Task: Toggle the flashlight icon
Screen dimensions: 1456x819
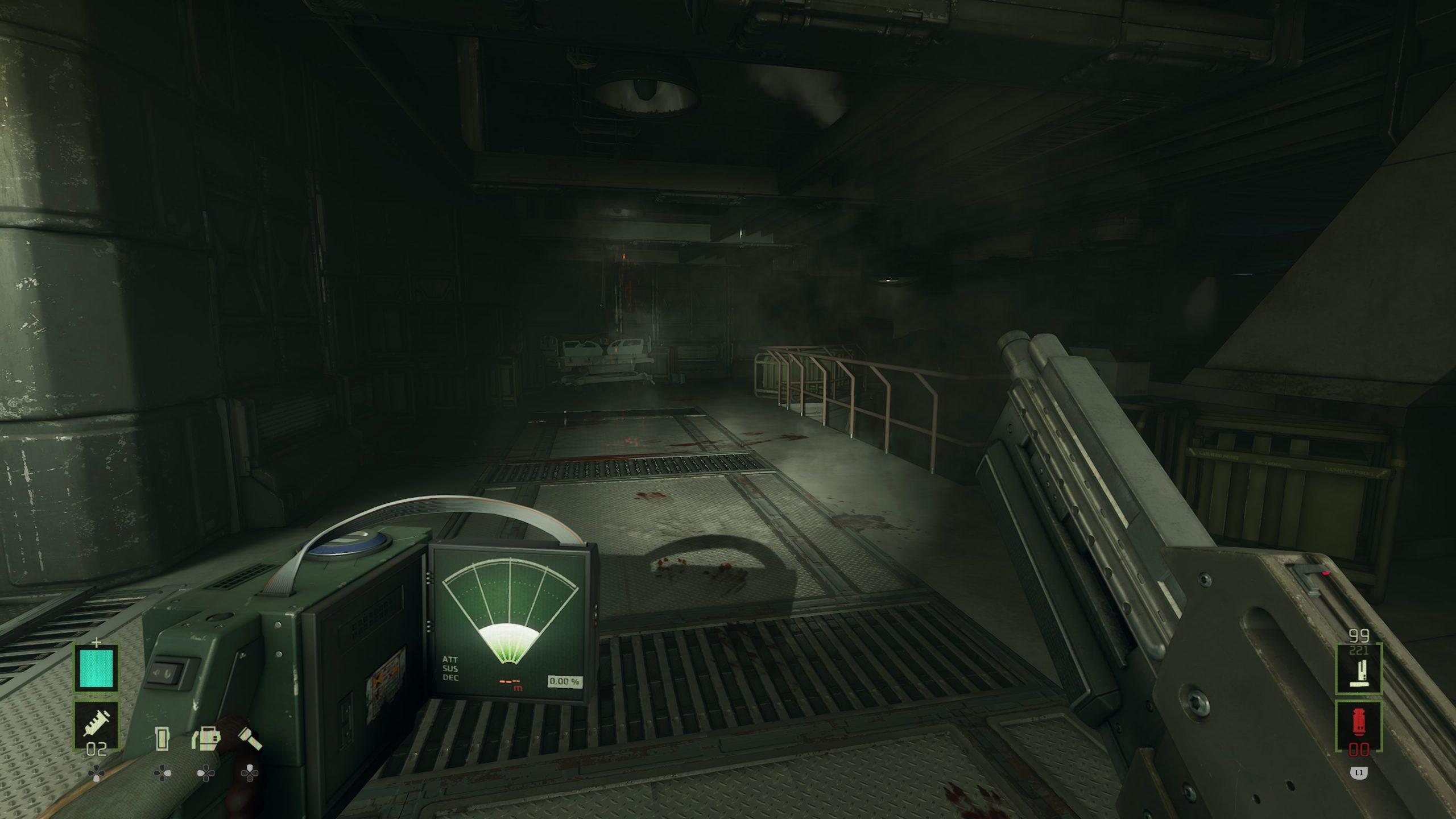Action: click(250, 739)
